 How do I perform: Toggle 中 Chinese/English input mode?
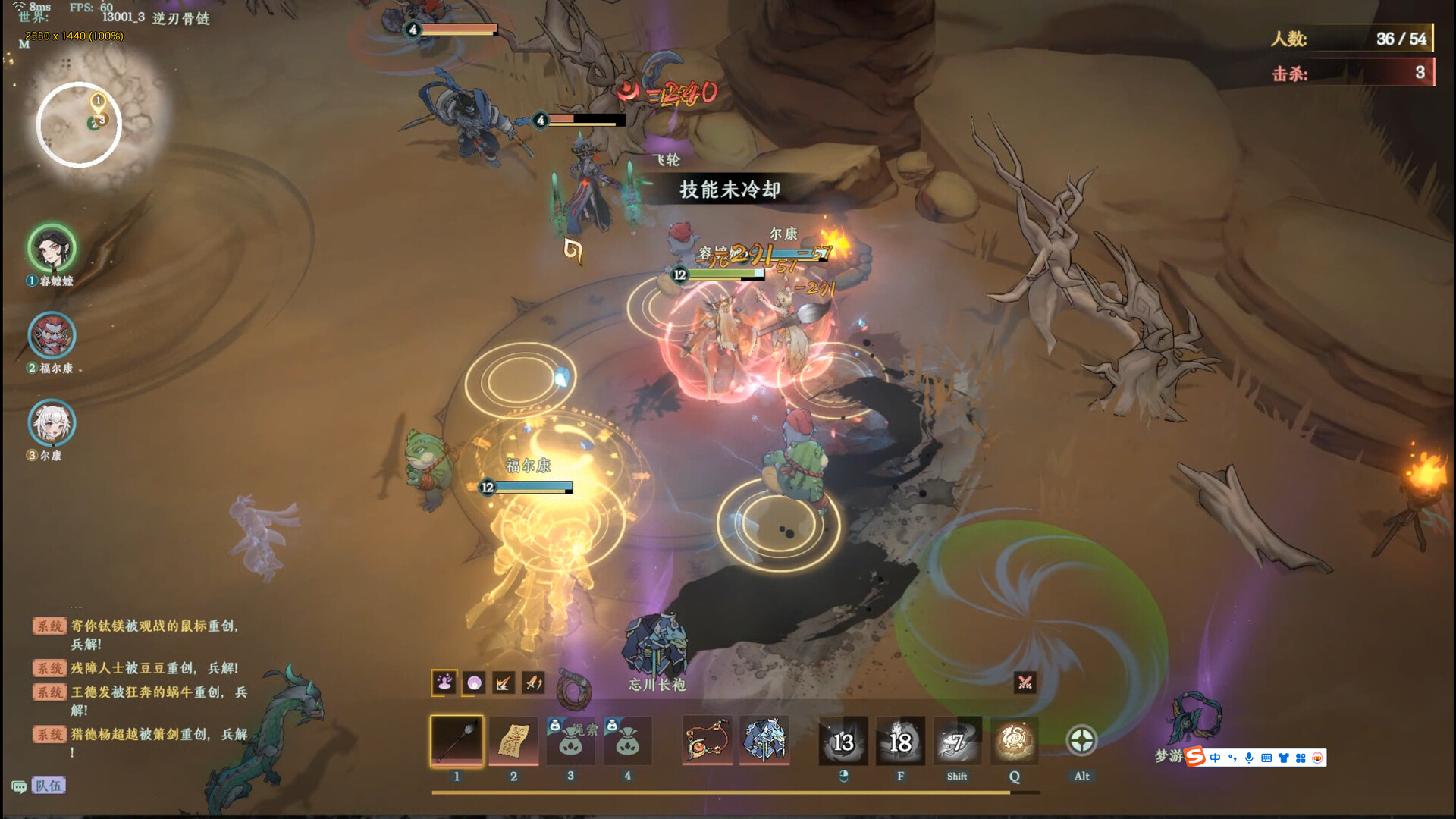pos(1215,758)
